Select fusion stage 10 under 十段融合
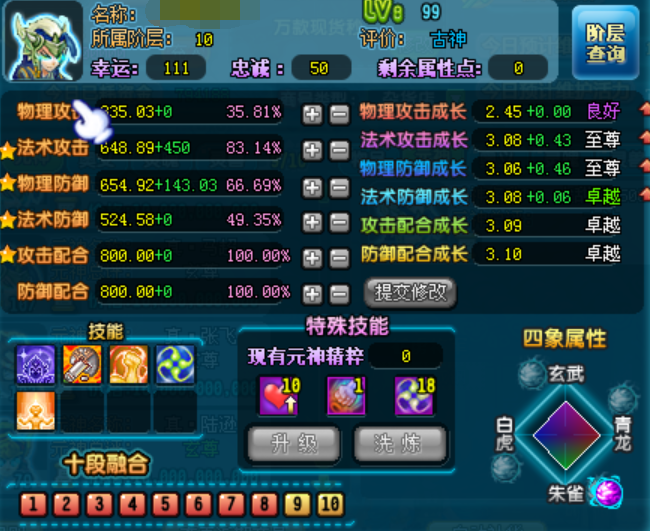 click(x=331, y=504)
